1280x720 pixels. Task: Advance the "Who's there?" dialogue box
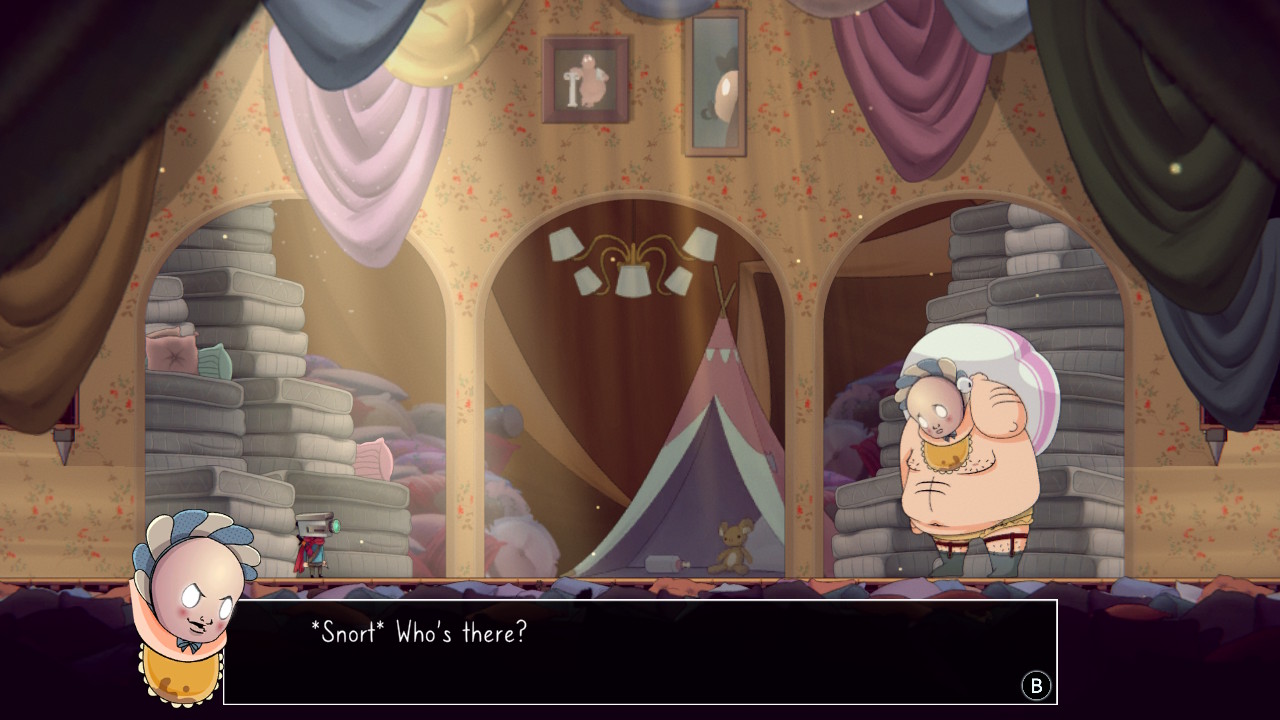click(x=1036, y=685)
